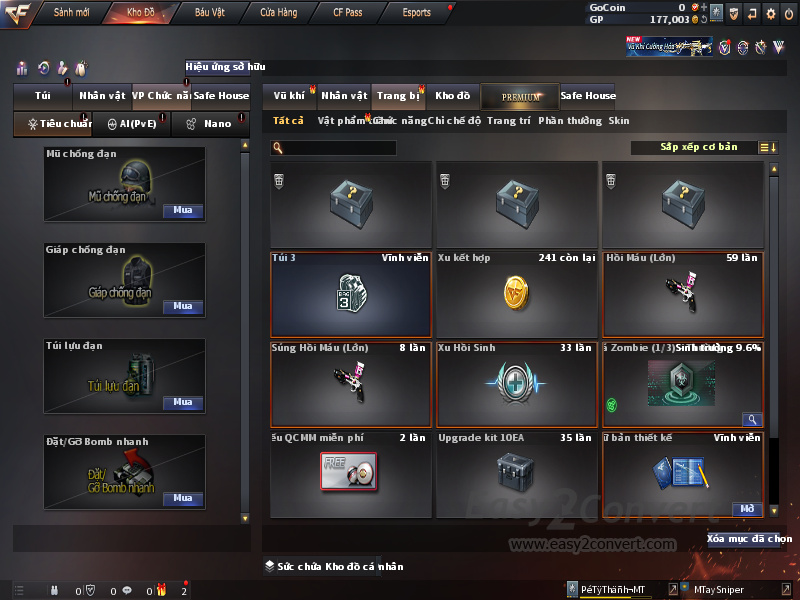Screen dimensions: 800x600
Task: Buy the Mũ chống đạn helmet
Action: (182, 211)
